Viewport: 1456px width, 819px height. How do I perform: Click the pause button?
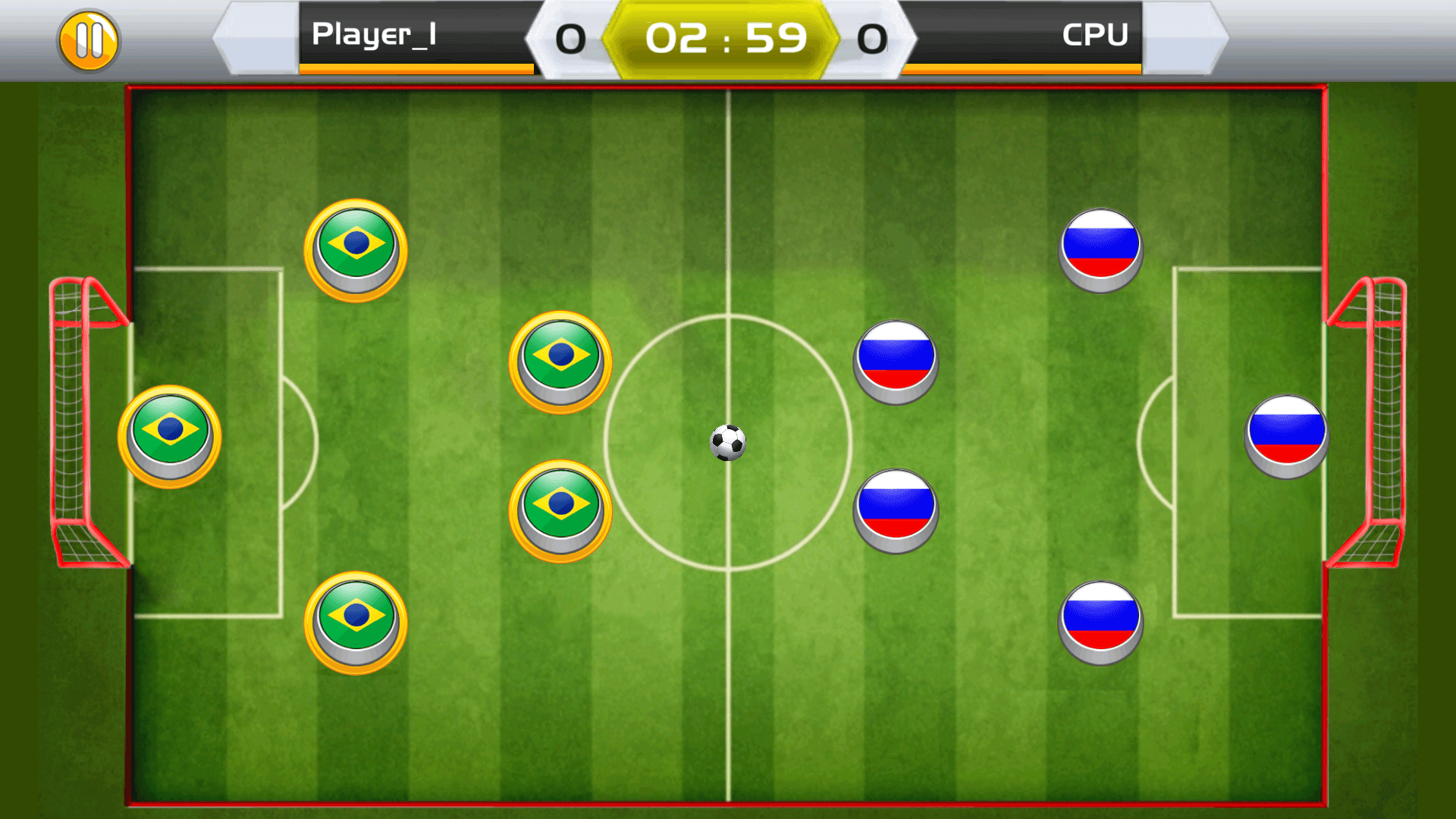89,39
